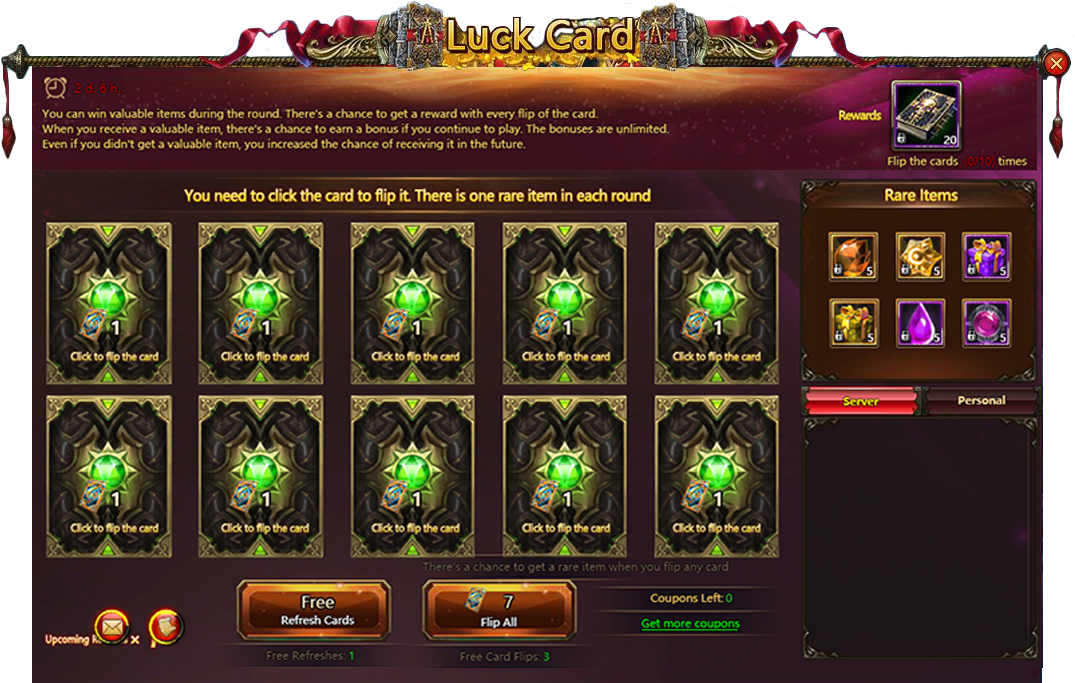This screenshot has width=1075, height=683.
Task: Inspect the Rewards book item
Action: [x=926, y=115]
